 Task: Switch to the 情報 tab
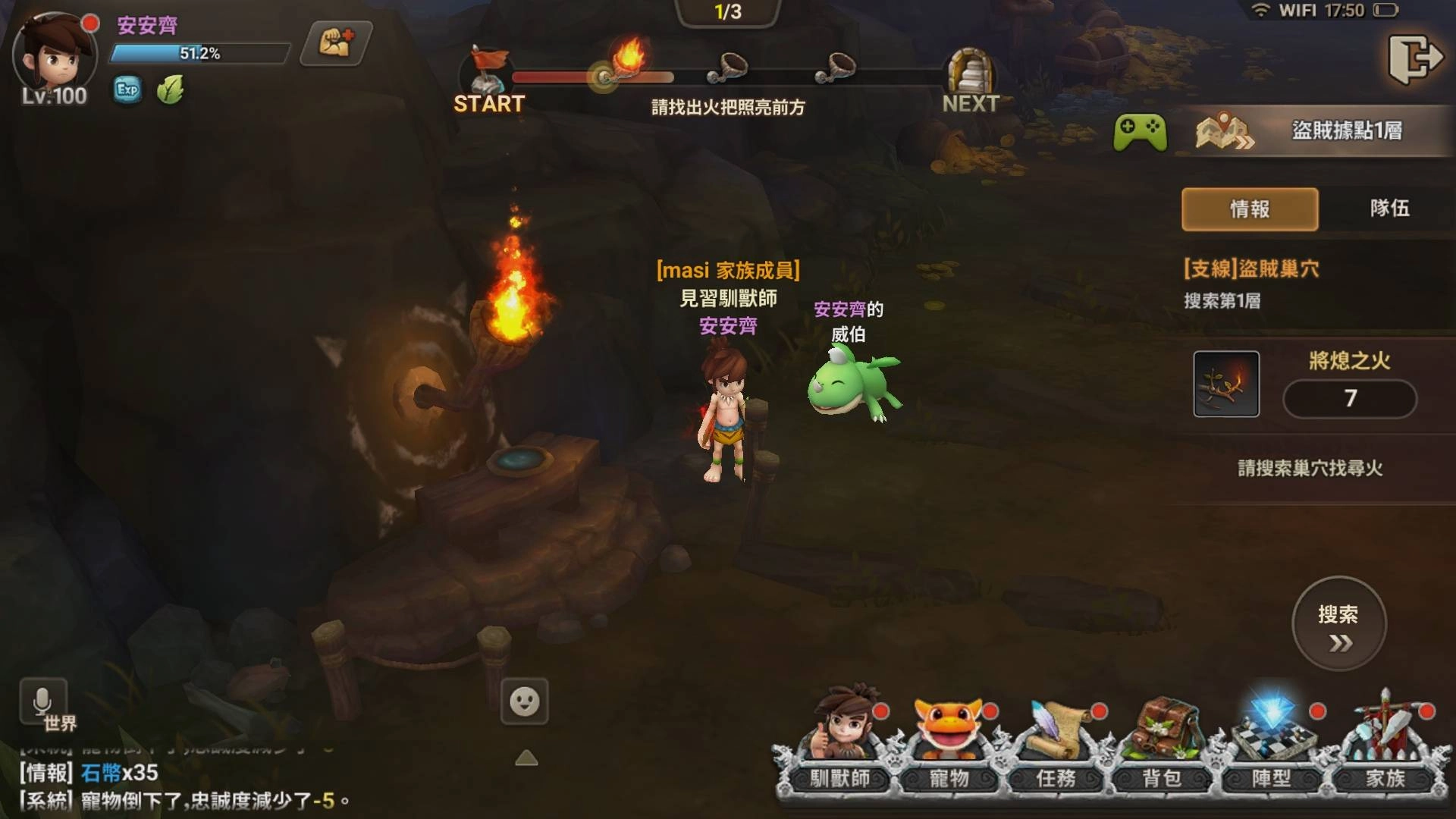tap(1249, 209)
